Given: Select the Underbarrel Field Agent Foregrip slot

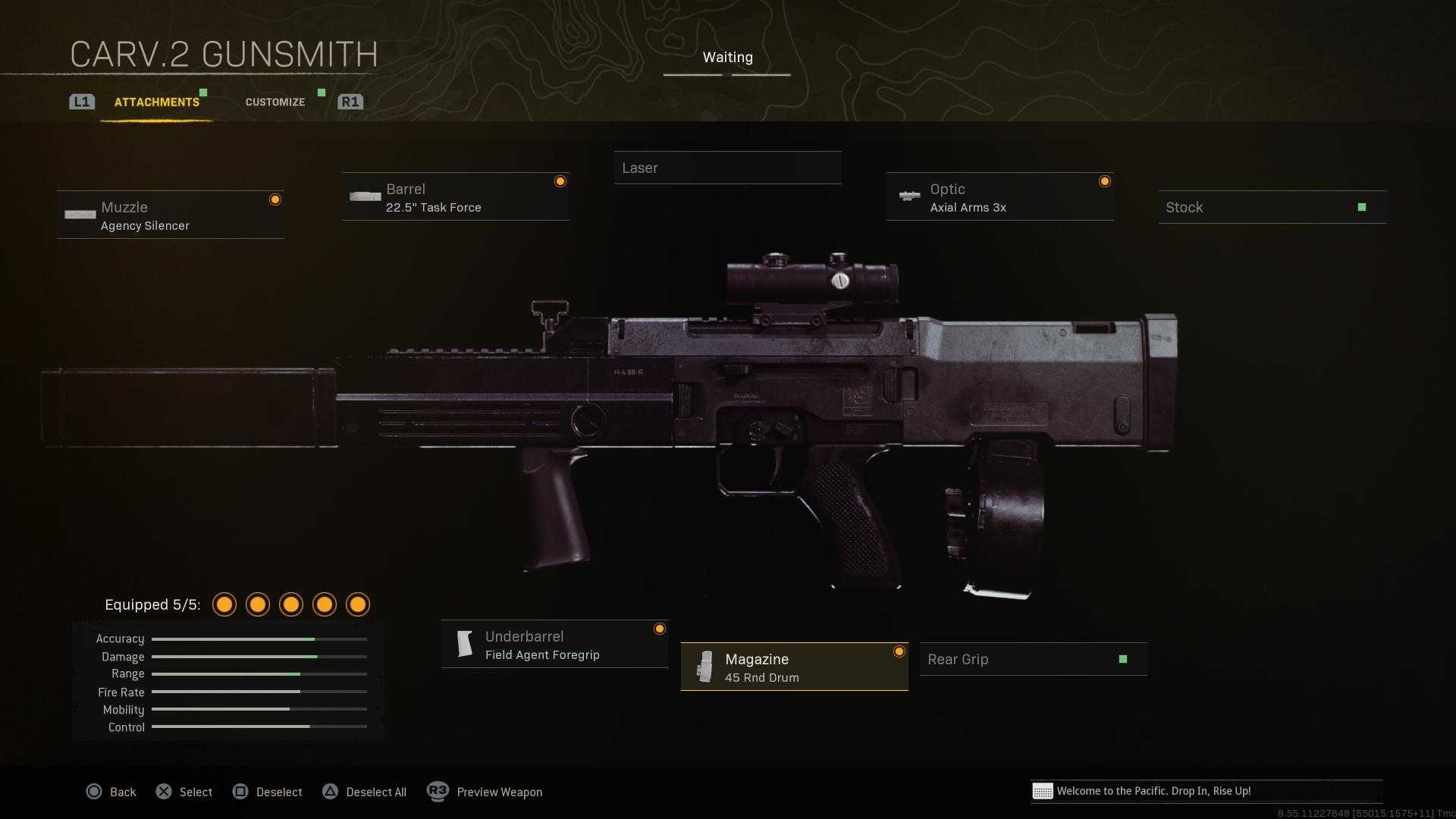Looking at the screenshot, I should pos(554,645).
